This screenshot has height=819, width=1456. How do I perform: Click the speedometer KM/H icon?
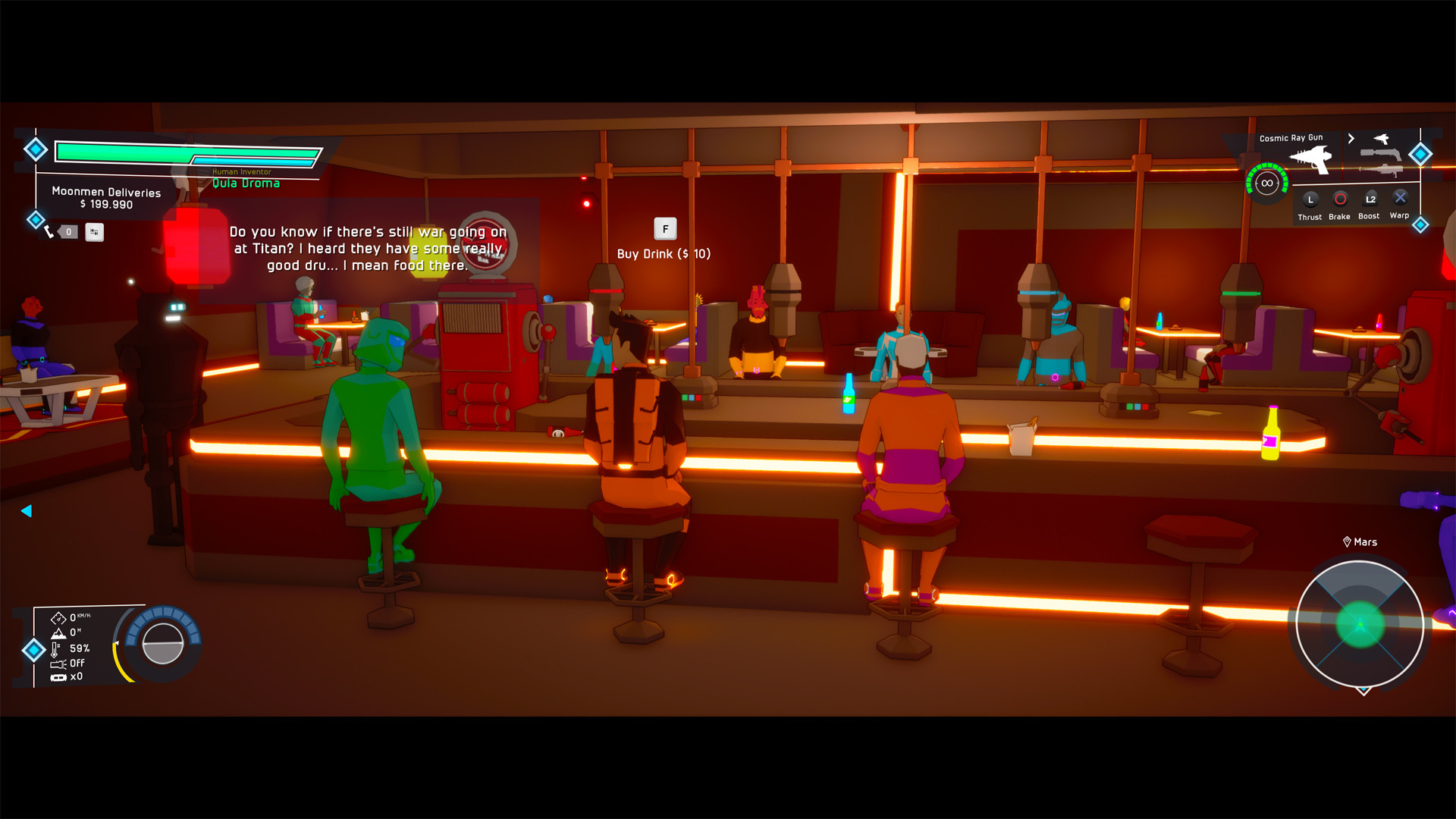(x=59, y=617)
